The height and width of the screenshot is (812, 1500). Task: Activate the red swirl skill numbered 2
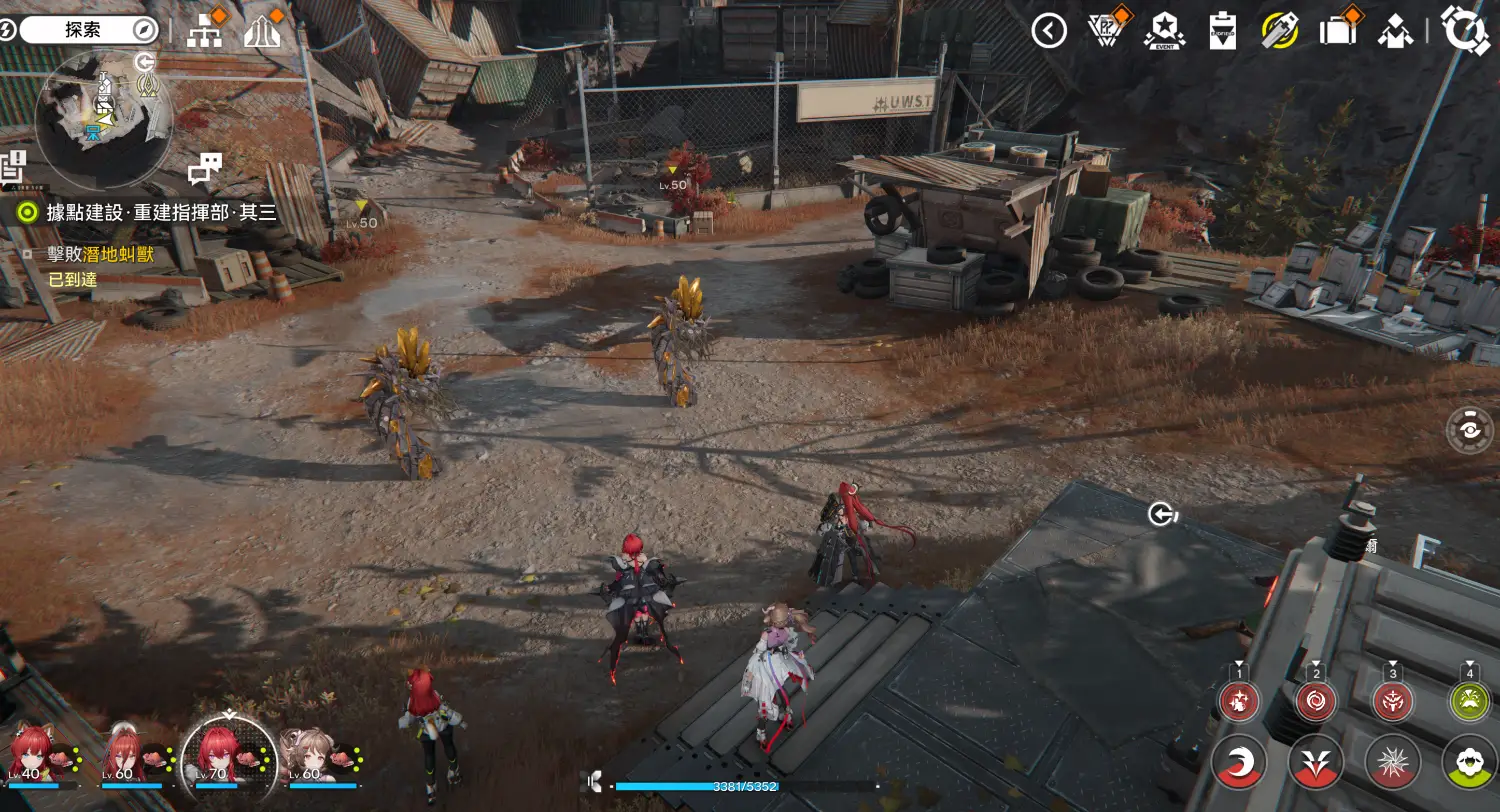(1316, 701)
